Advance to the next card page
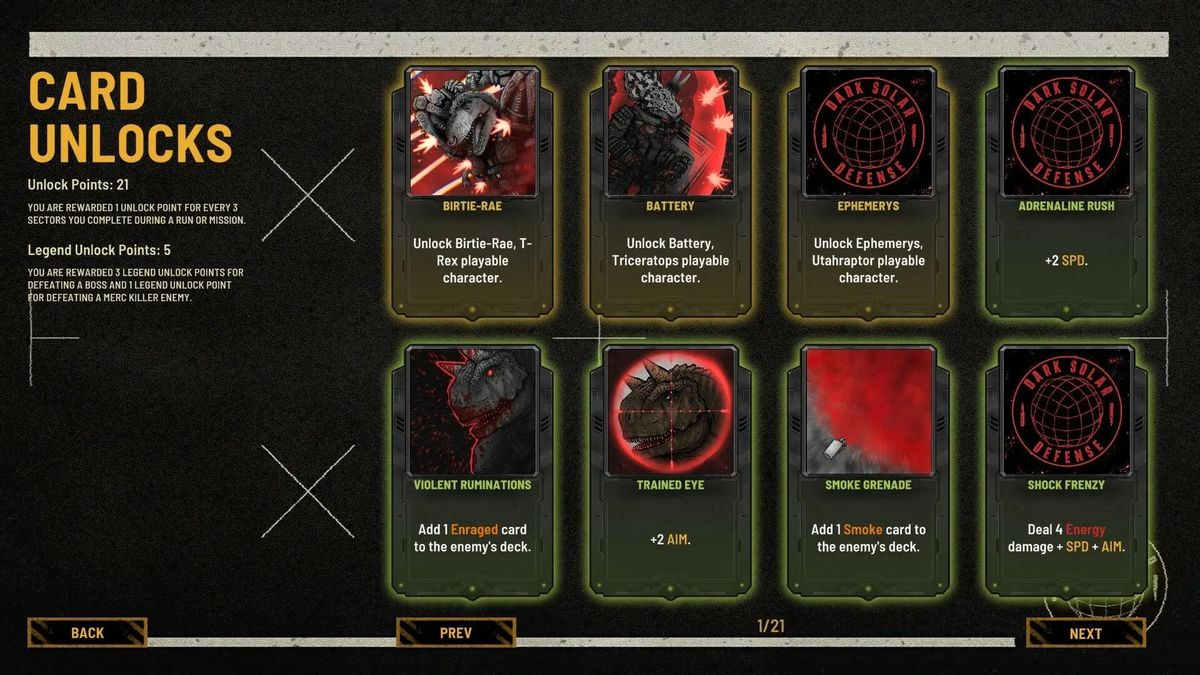 [1085, 633]
